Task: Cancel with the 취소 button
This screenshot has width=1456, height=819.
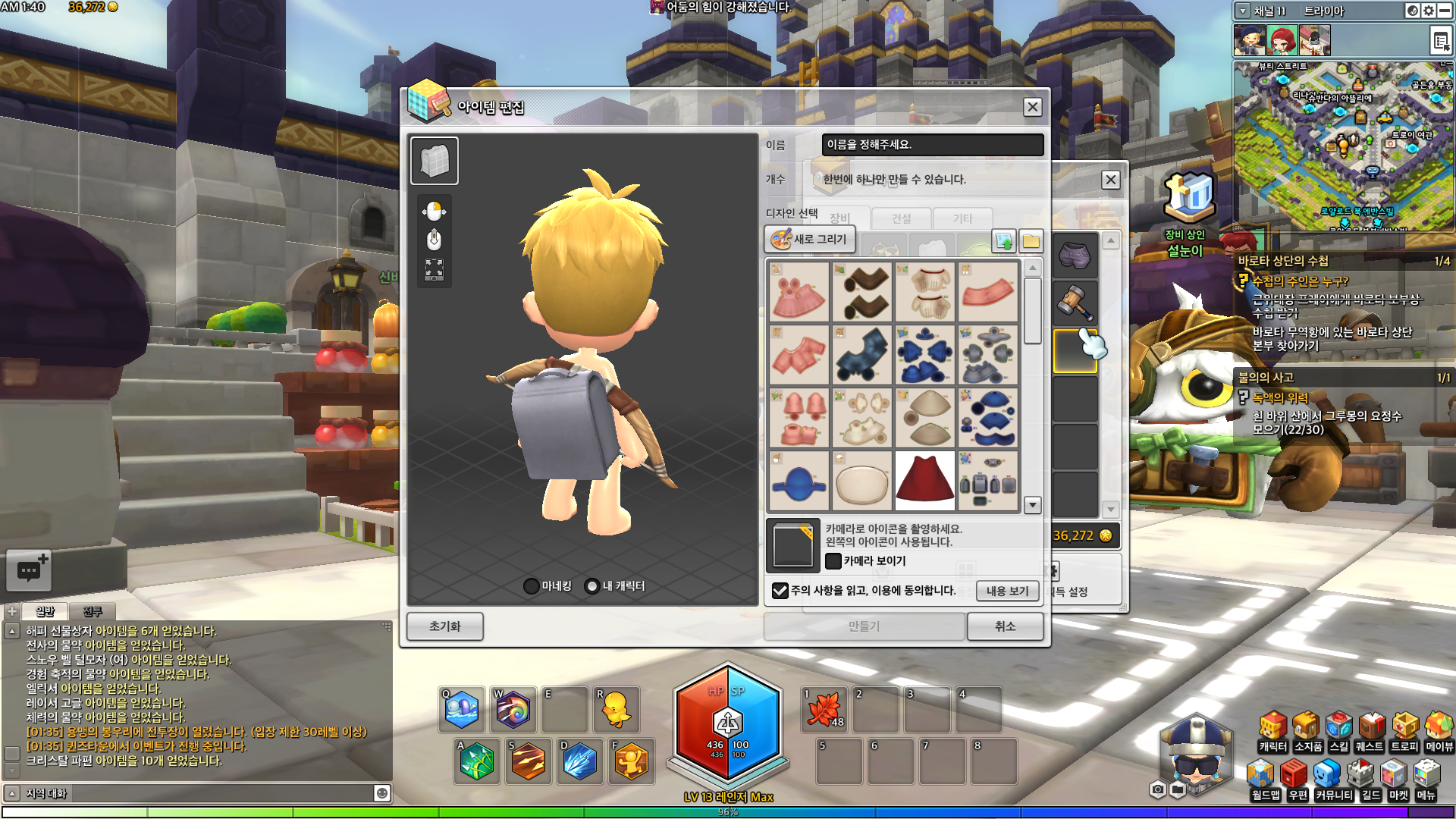Action: 1005,626
